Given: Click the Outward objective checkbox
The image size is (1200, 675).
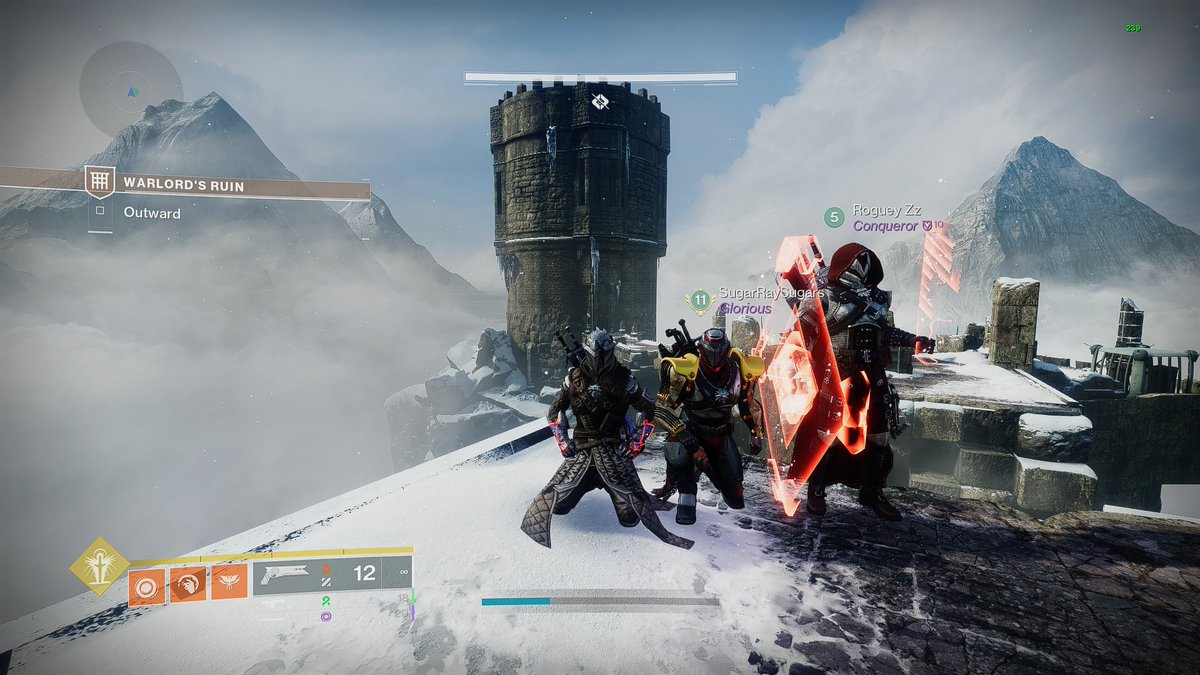Looking at the screenshot, I should click(x=100, y=212).
